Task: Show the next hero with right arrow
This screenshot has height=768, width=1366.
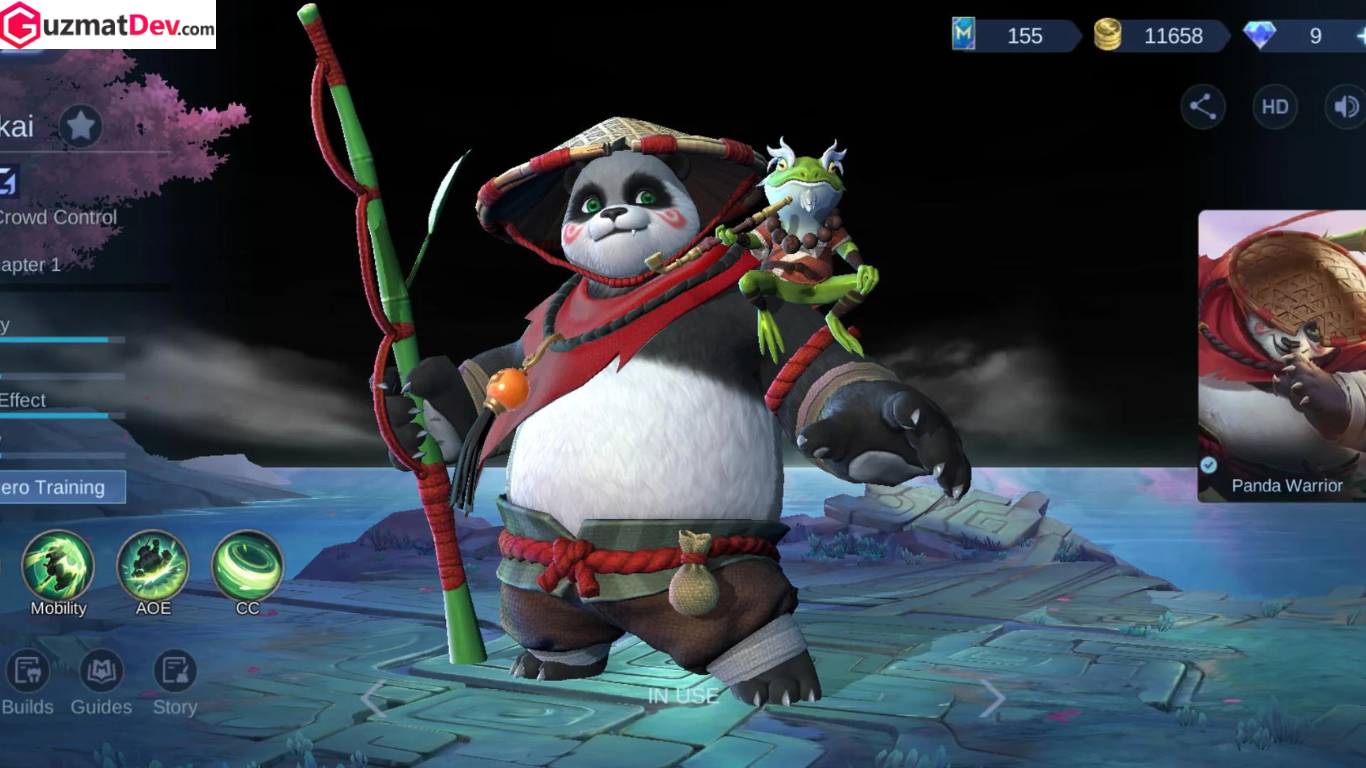Action: pos(991,699)
